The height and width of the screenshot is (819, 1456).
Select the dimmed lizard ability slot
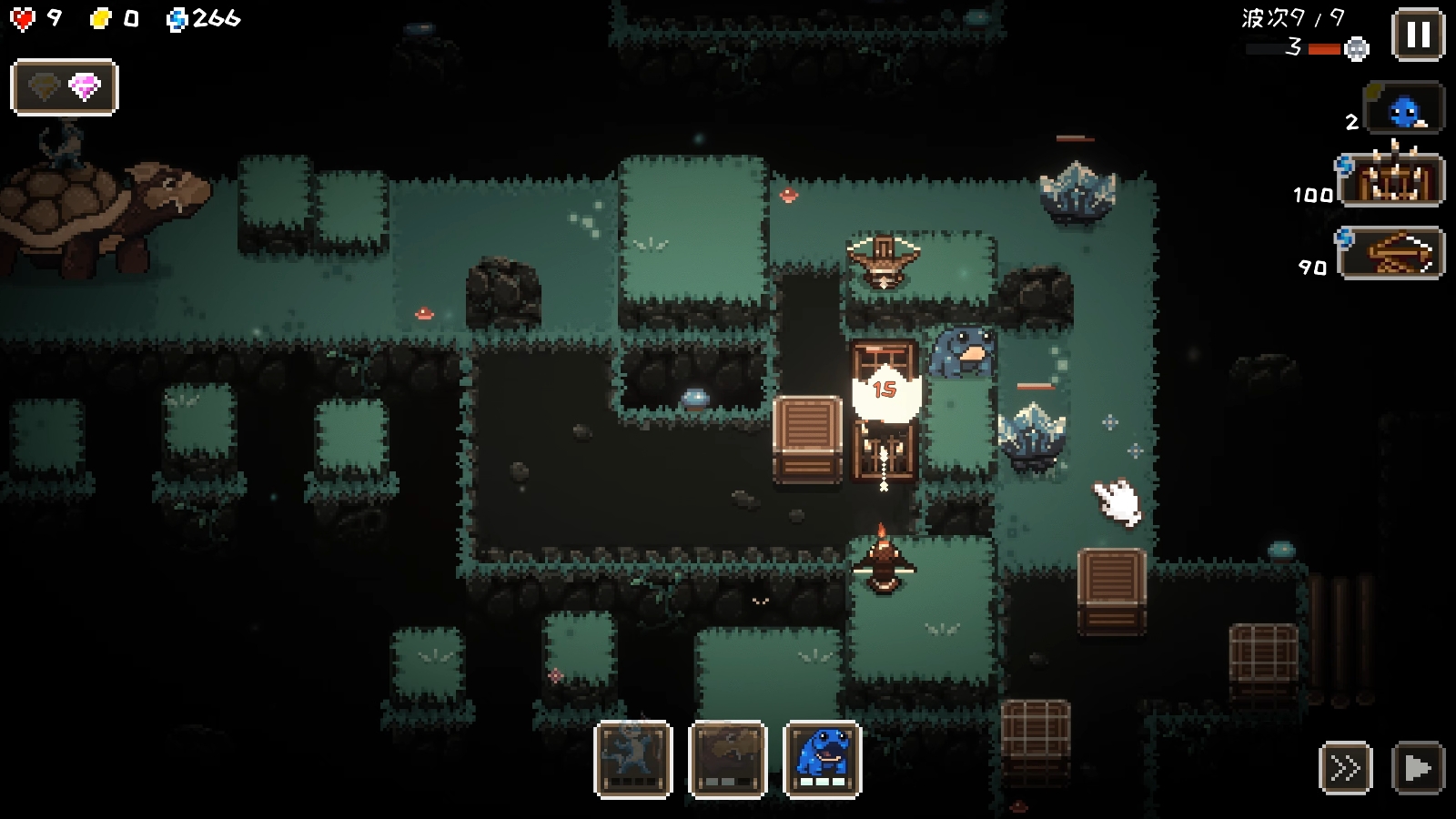click(x=633, y=759)
